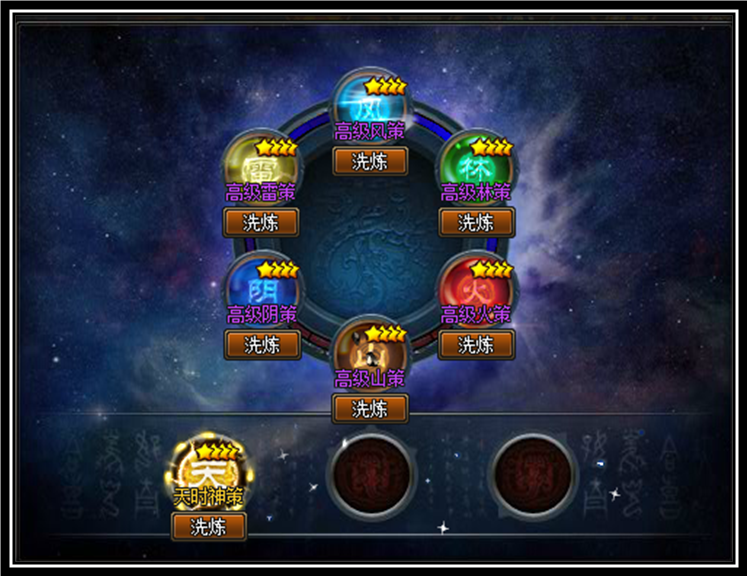Select the green 林 (forest) orb
The height and width of the screenshot is (576, 747).
[x=476, y=163]
